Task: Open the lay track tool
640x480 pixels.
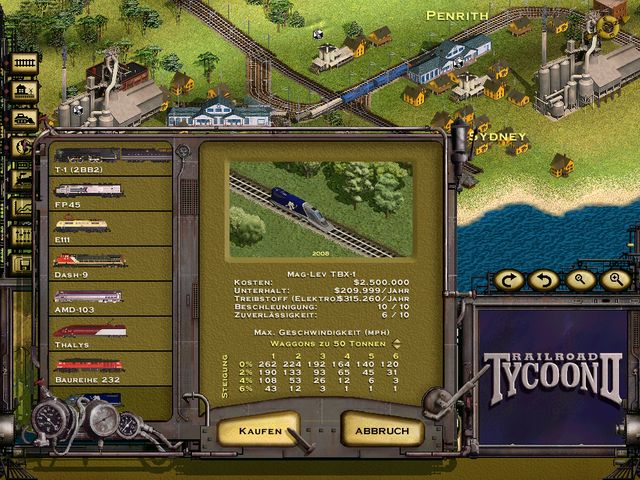Action: coord(23,65)
